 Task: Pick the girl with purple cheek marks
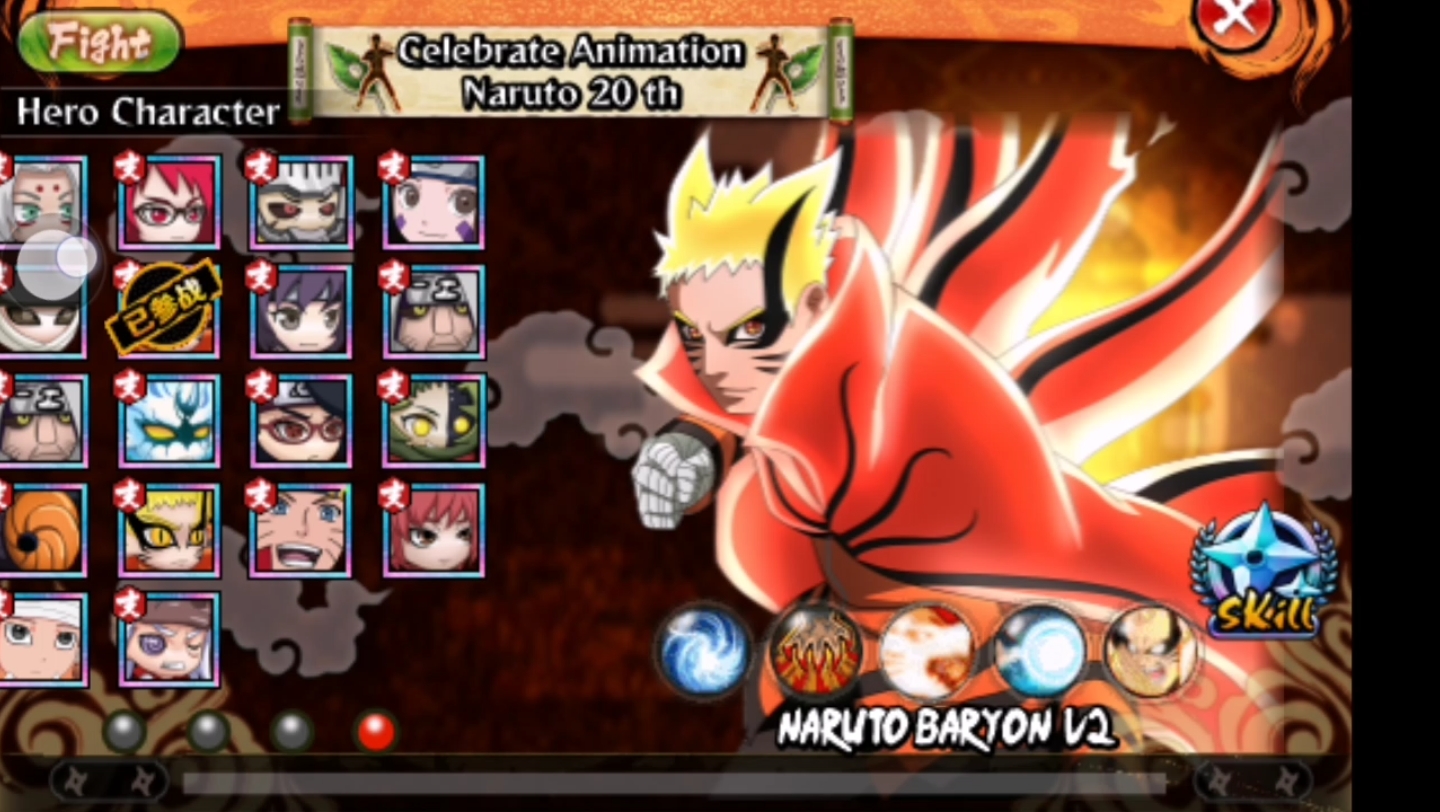(434, 202)
